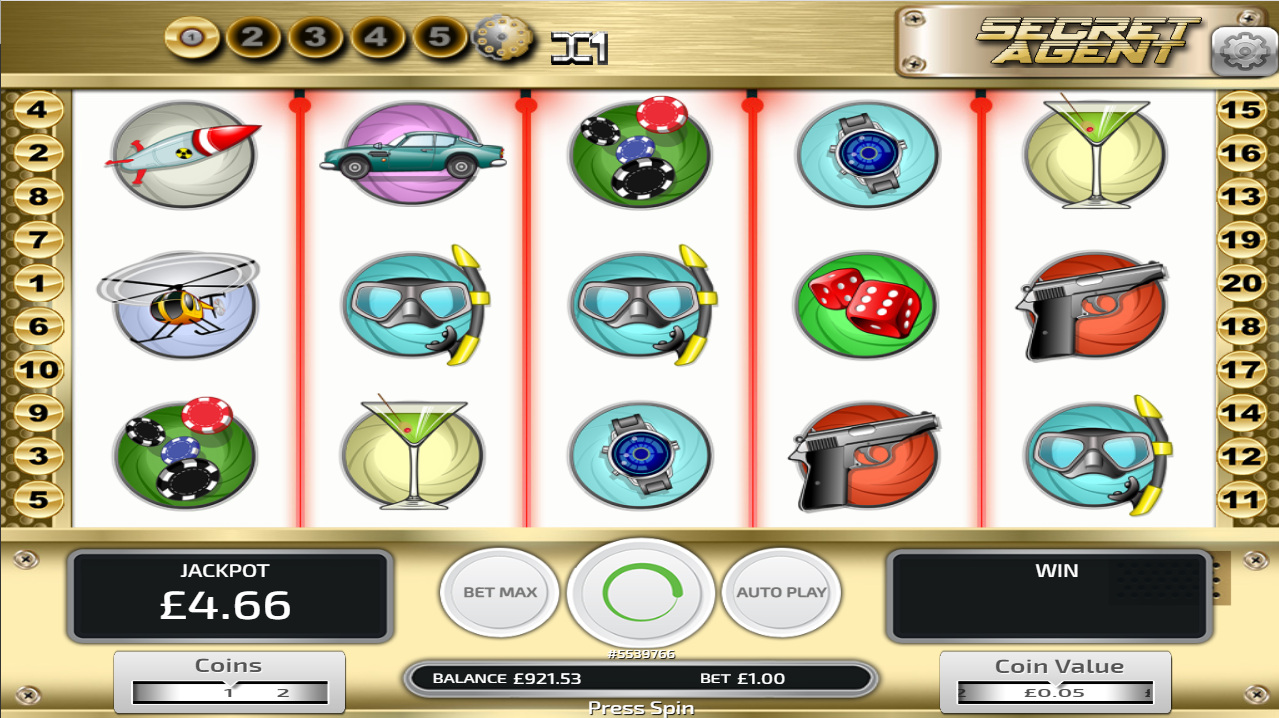The width and height of the screenshot is (1279, 718).
Task: Start AUTO PLAY mode
Action: pos(781,592)
